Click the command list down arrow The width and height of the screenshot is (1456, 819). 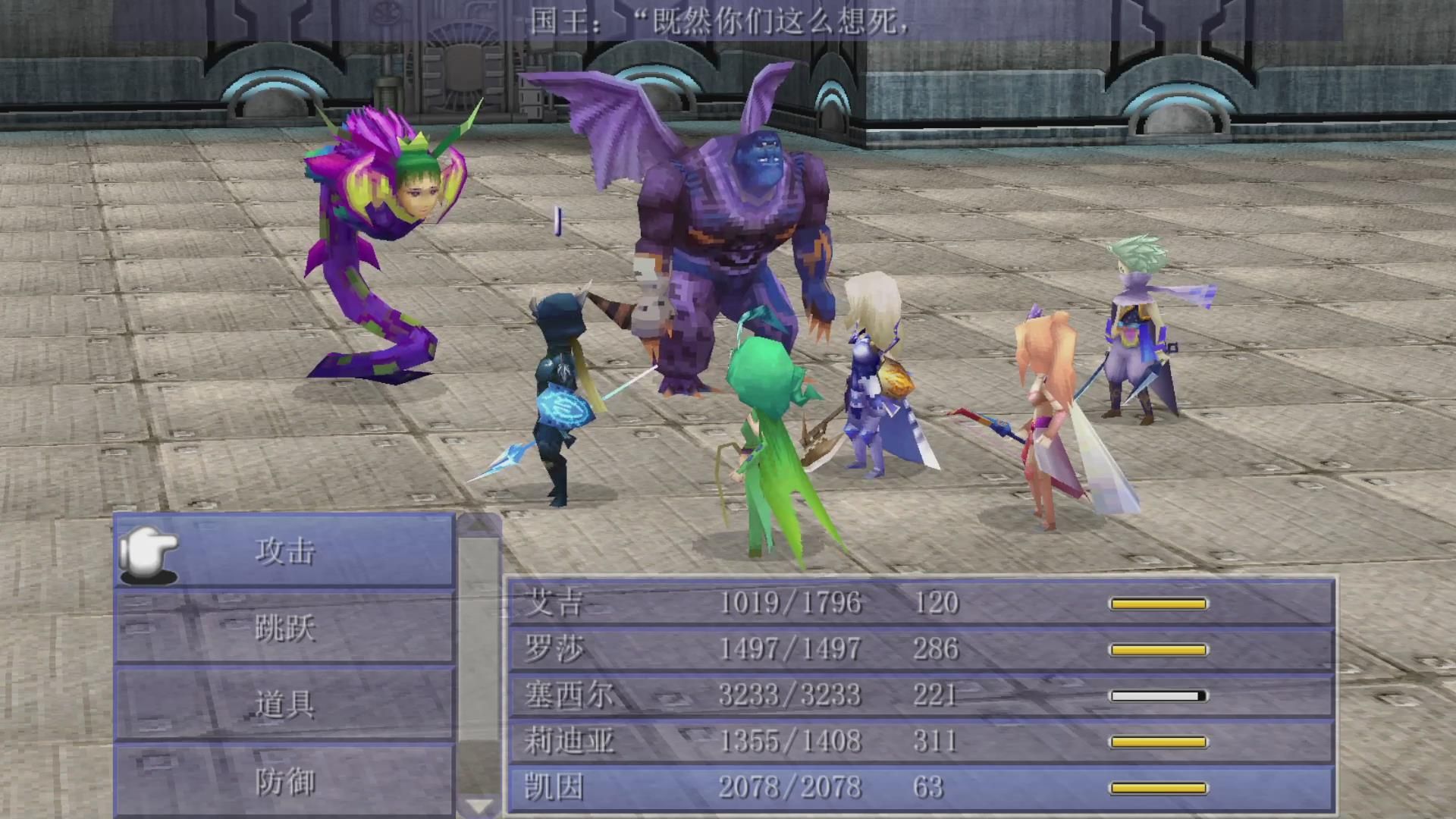479,805
